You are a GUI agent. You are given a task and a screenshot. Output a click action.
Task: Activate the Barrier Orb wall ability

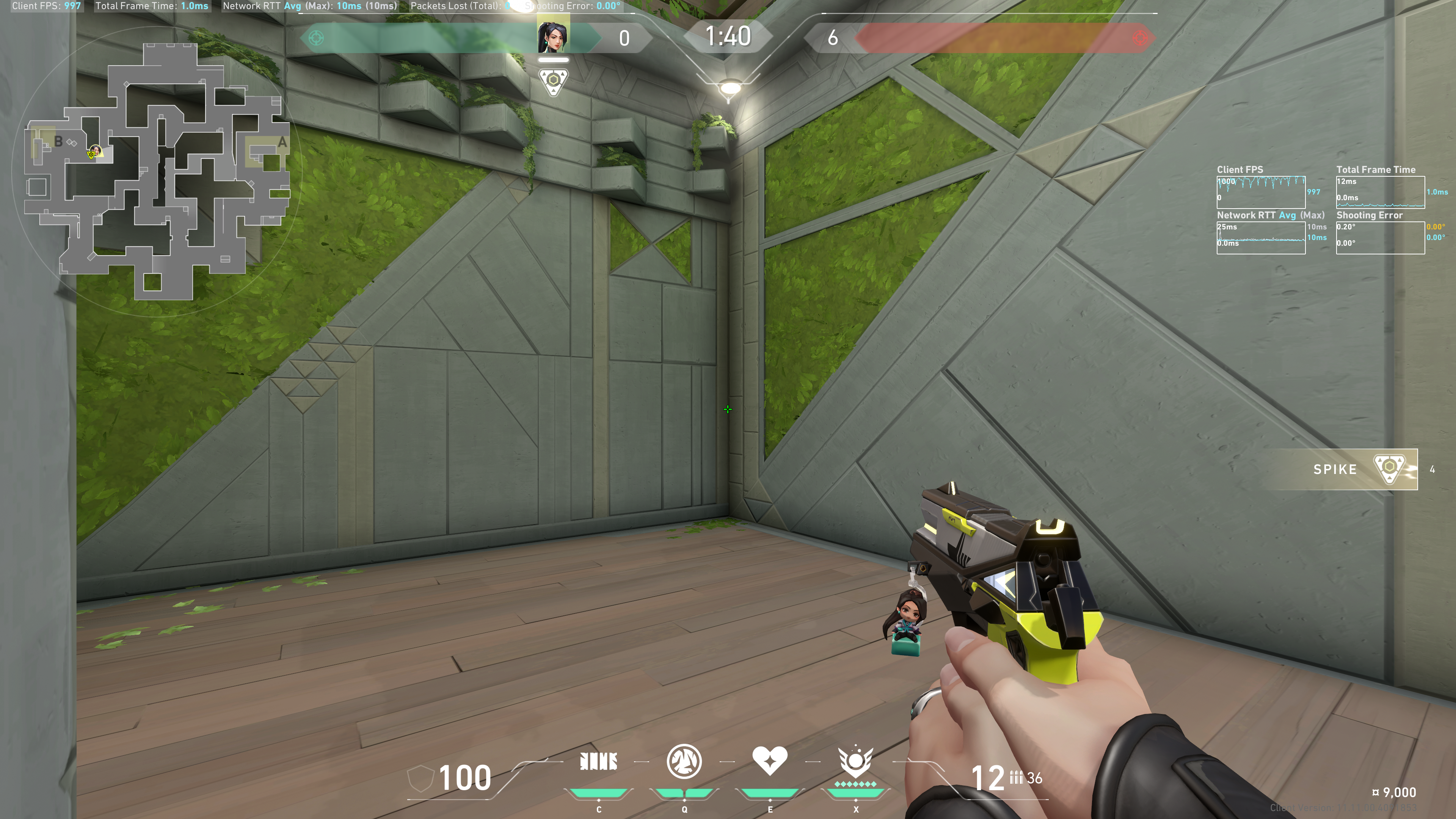pos(599,762)
